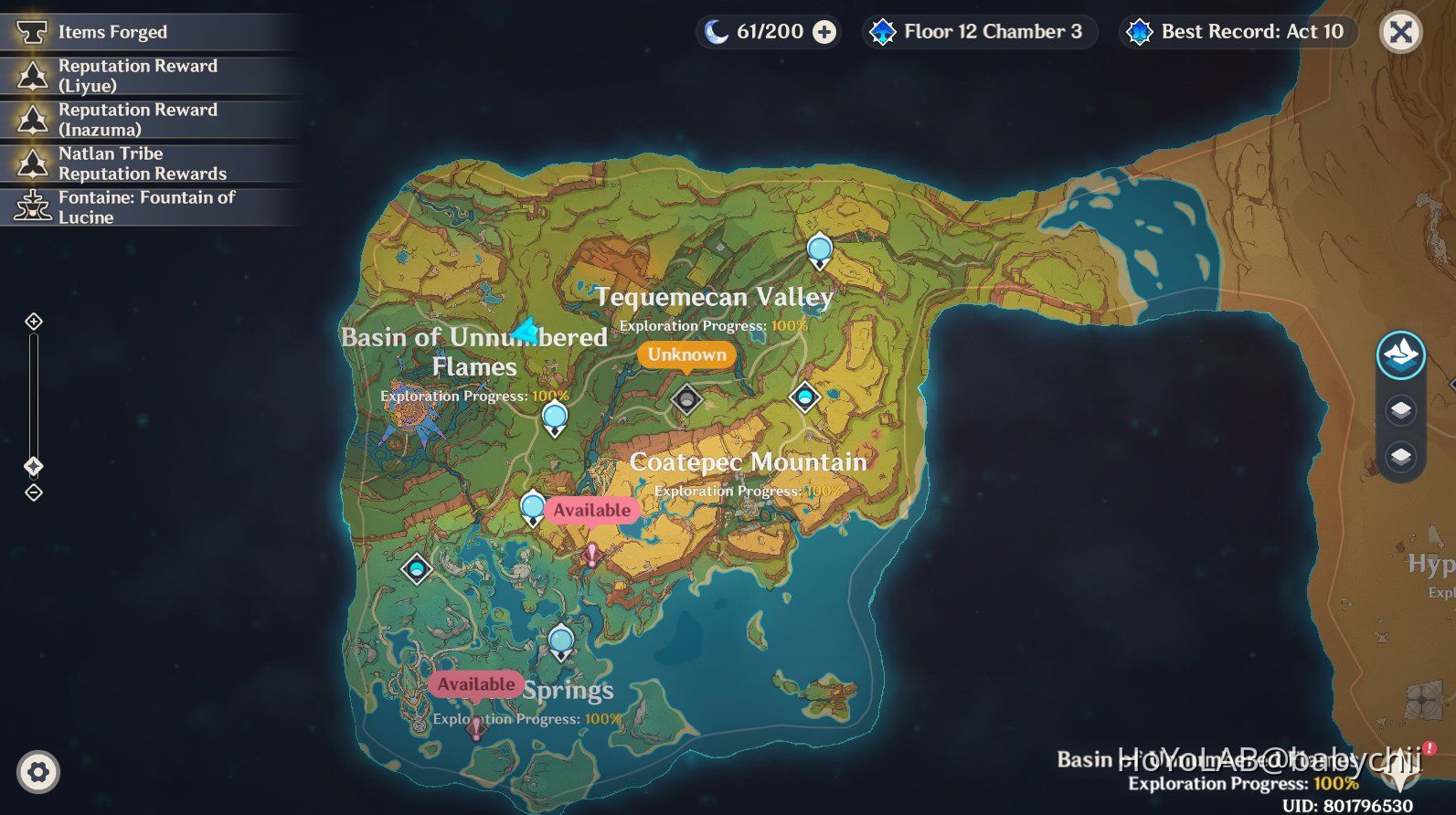Click the teleport waypoint in Tequemecan Valley

[819, 249]
